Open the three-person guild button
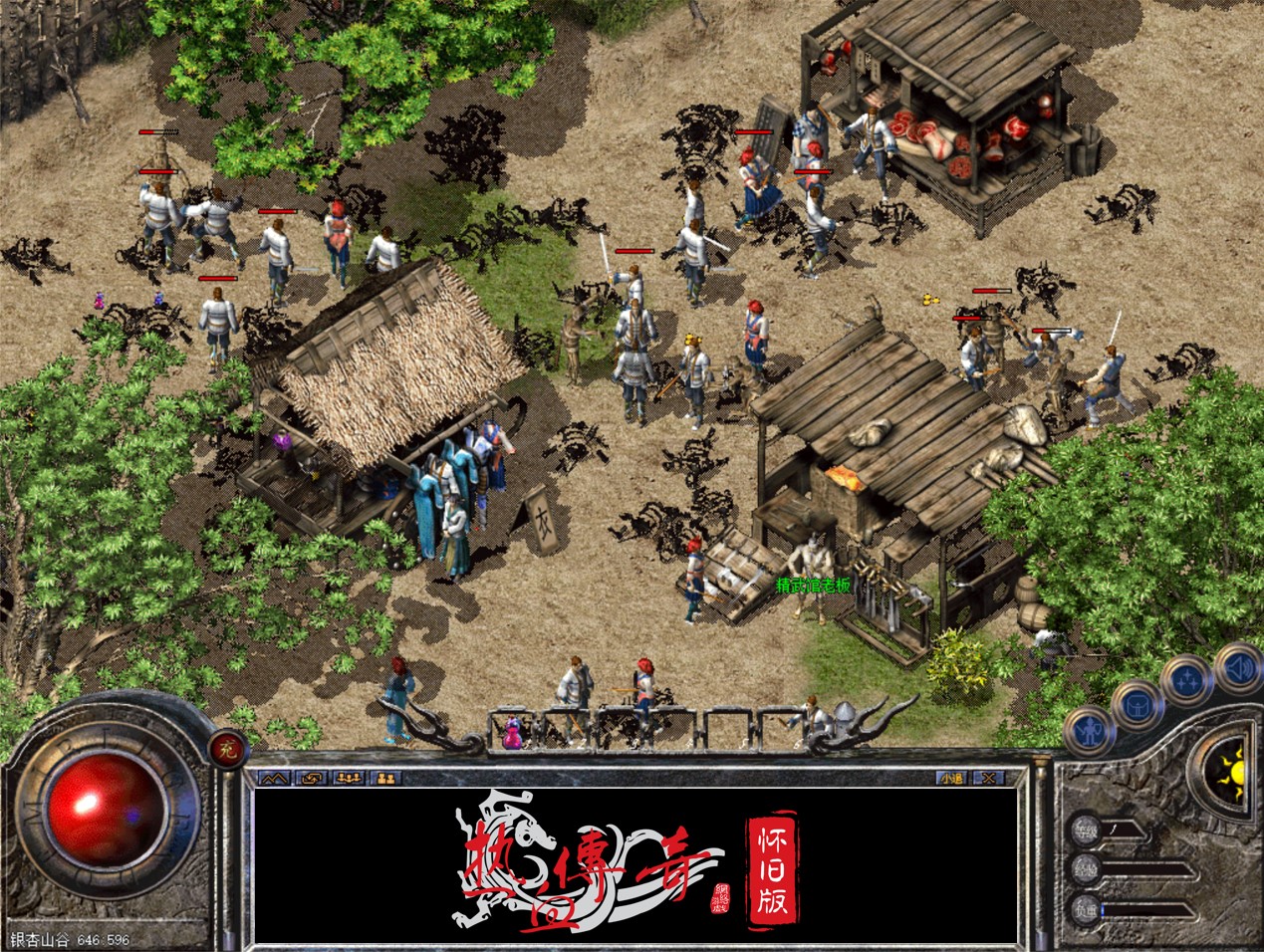1264x952 pixels. [x=349, y=778]
